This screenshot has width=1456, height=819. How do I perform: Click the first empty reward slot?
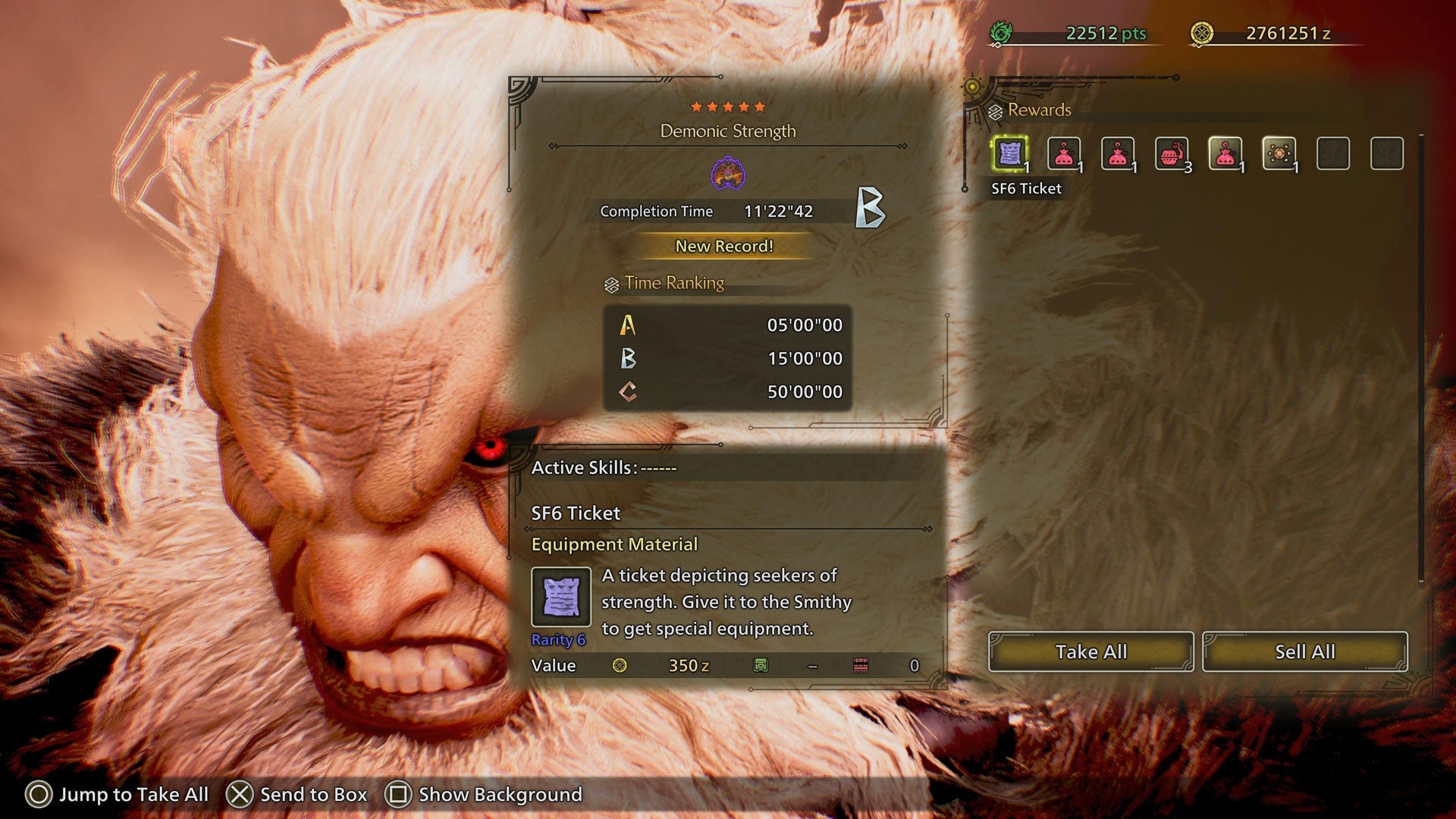(1335, 153)
